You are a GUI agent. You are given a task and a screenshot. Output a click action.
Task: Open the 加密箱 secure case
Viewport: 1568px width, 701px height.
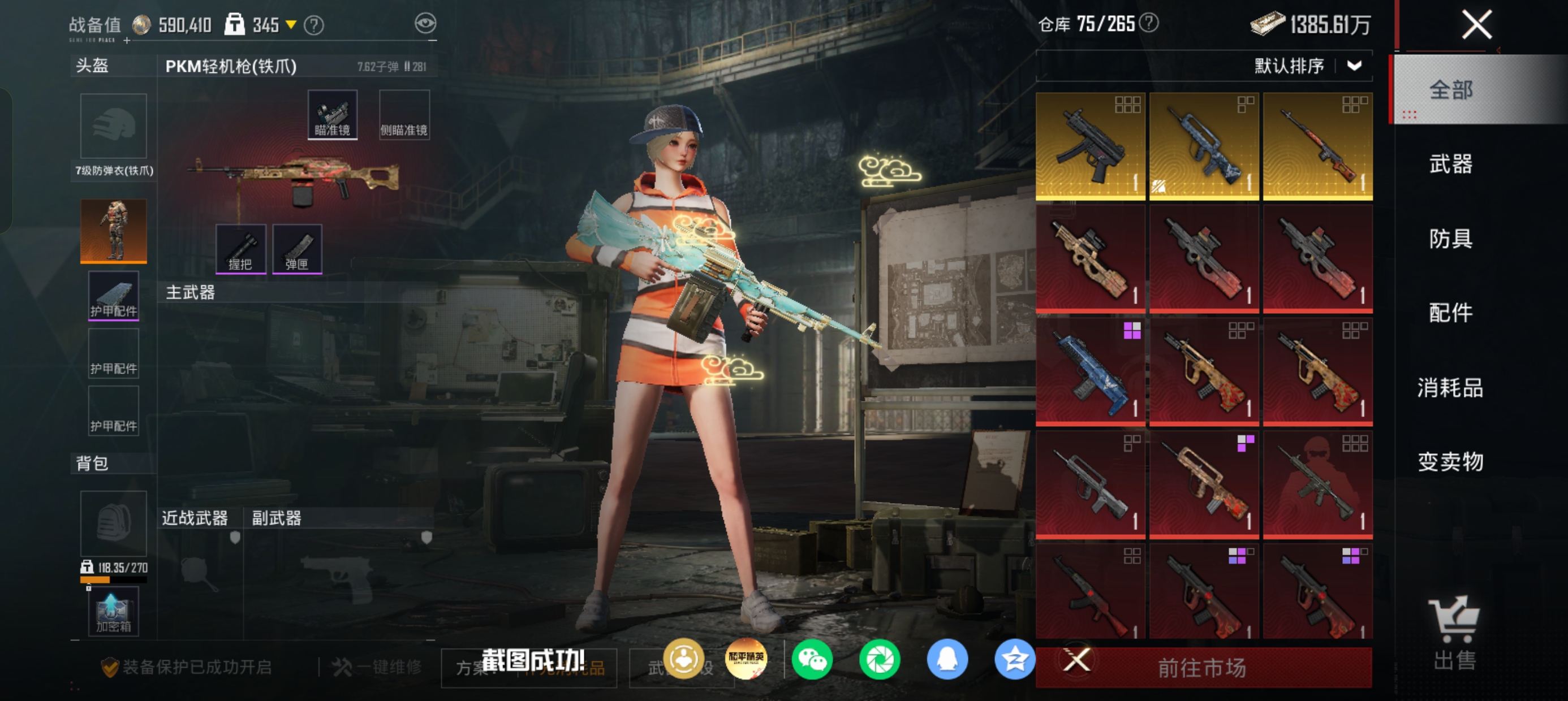click(113, 611)
